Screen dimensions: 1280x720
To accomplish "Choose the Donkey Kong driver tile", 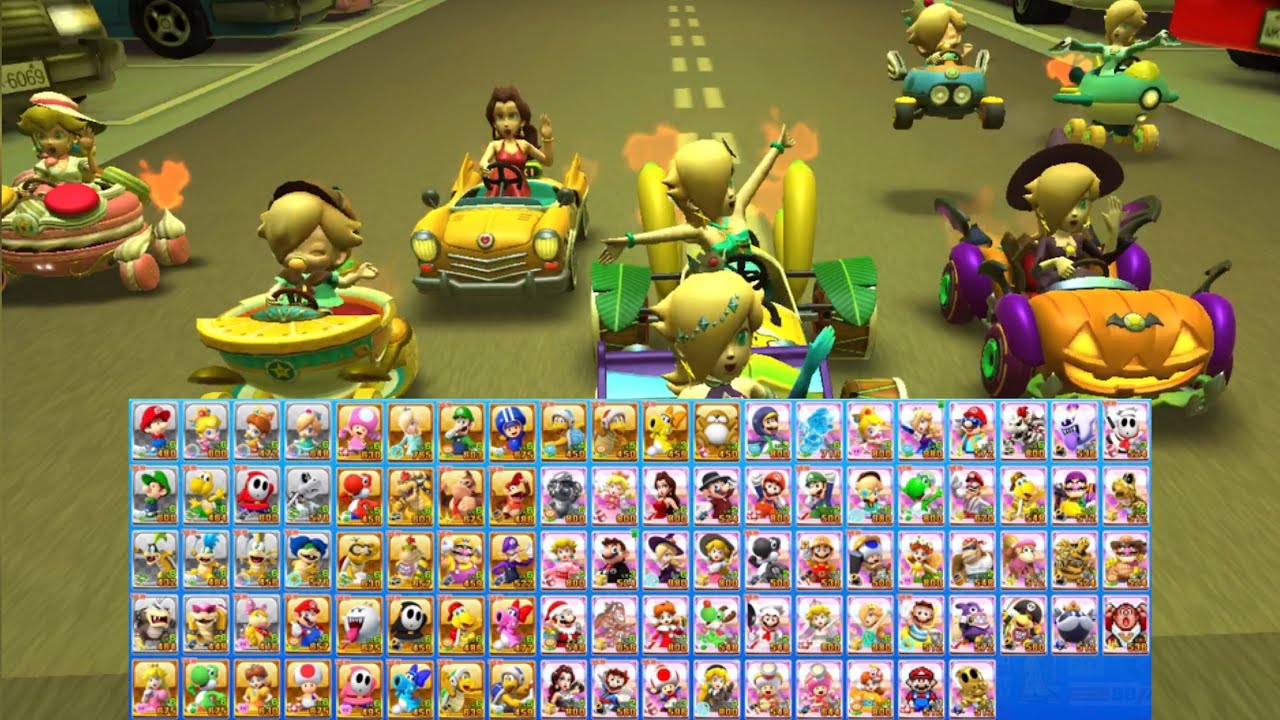I will pyautogui.click(x=461, y=494).
